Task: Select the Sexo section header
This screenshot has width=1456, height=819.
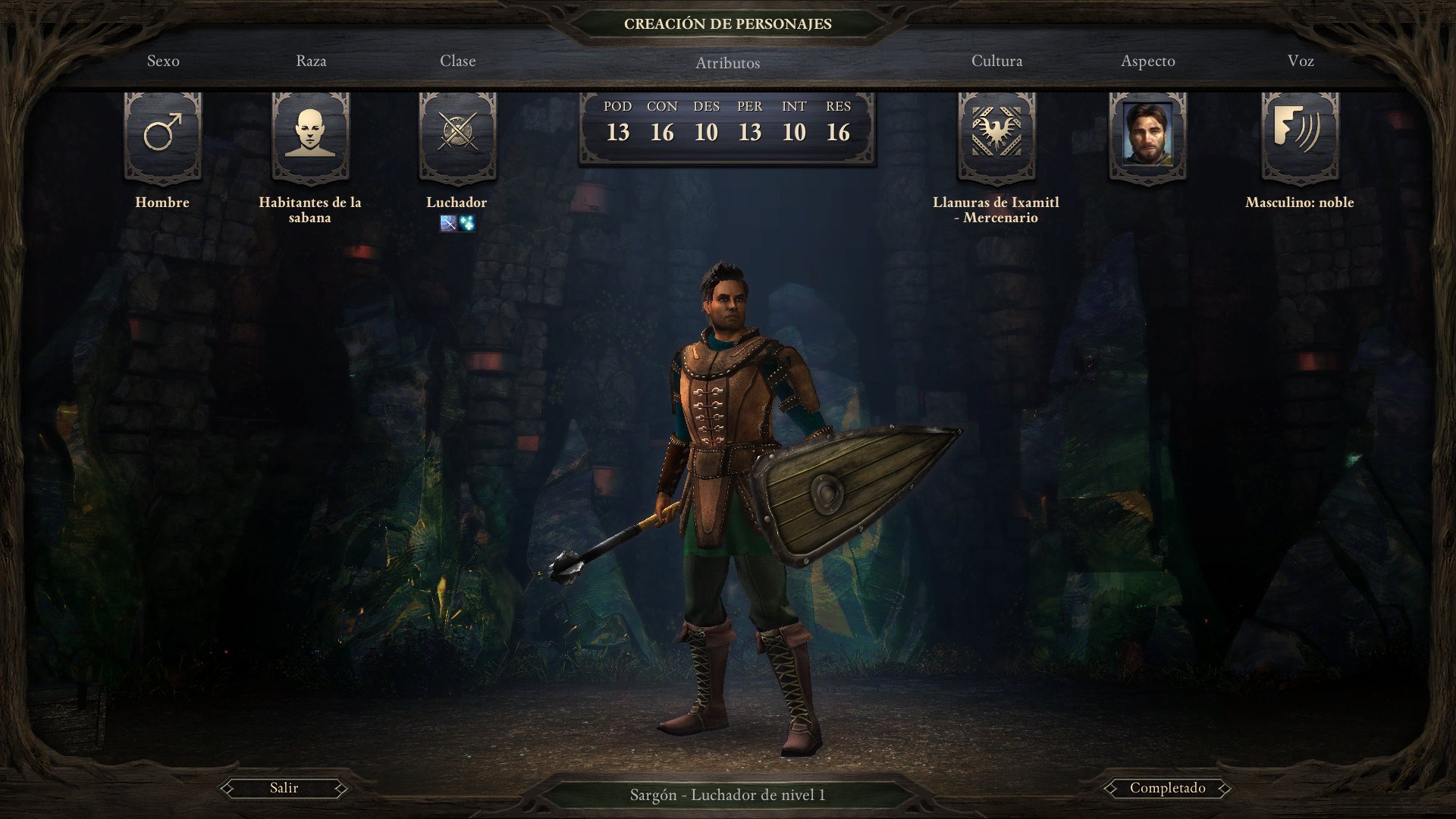Action: (164, 61)
